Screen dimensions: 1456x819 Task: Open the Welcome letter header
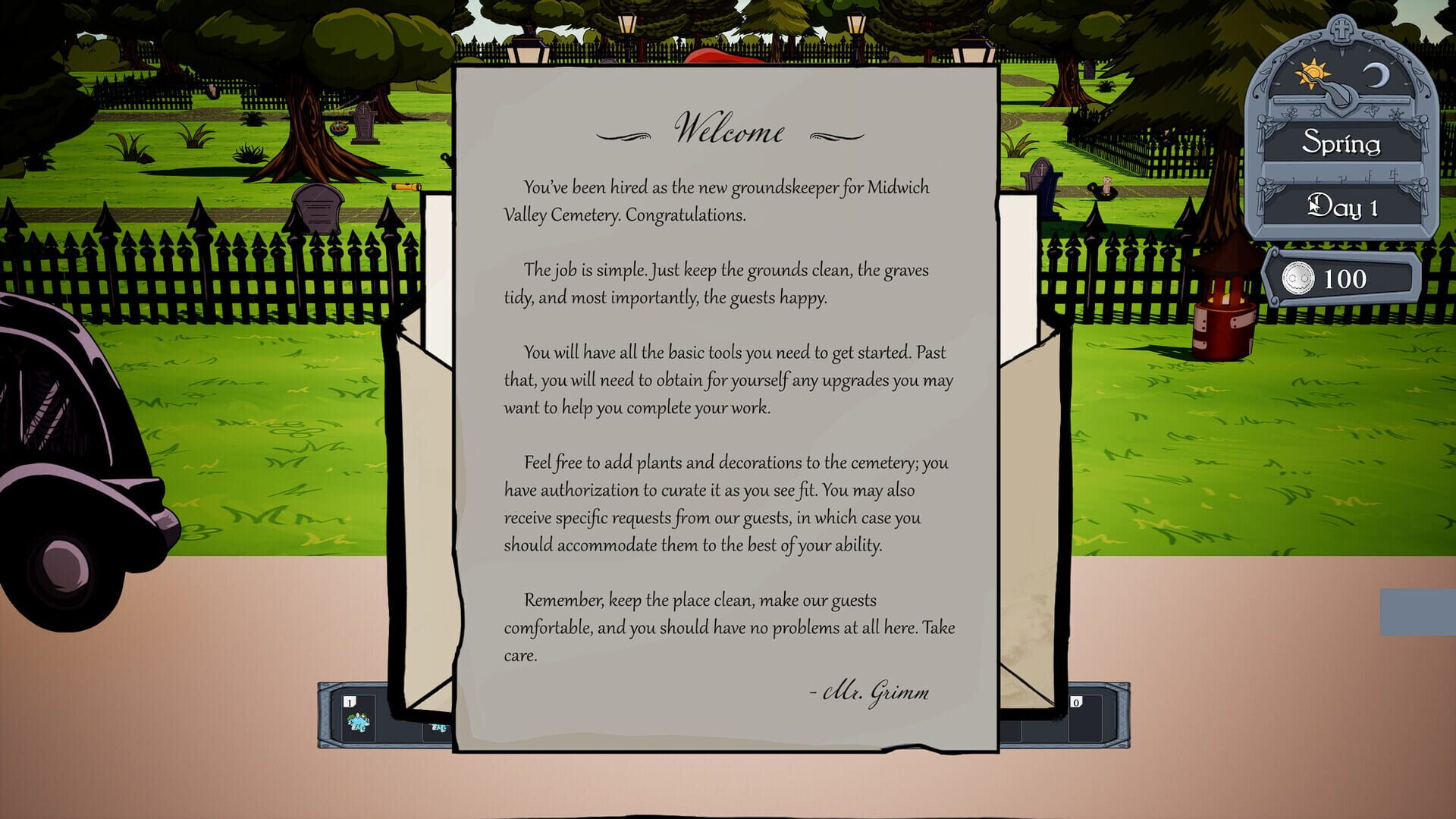pos(730,129)
